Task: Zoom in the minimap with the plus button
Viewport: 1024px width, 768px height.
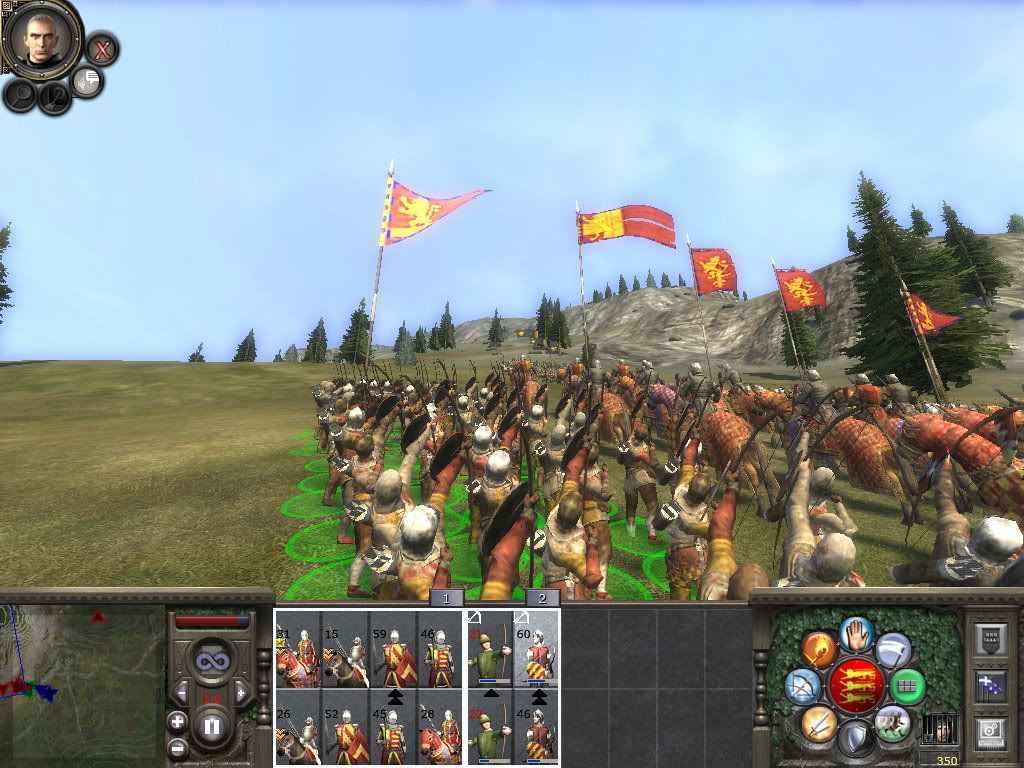Action: coord(177,721)
